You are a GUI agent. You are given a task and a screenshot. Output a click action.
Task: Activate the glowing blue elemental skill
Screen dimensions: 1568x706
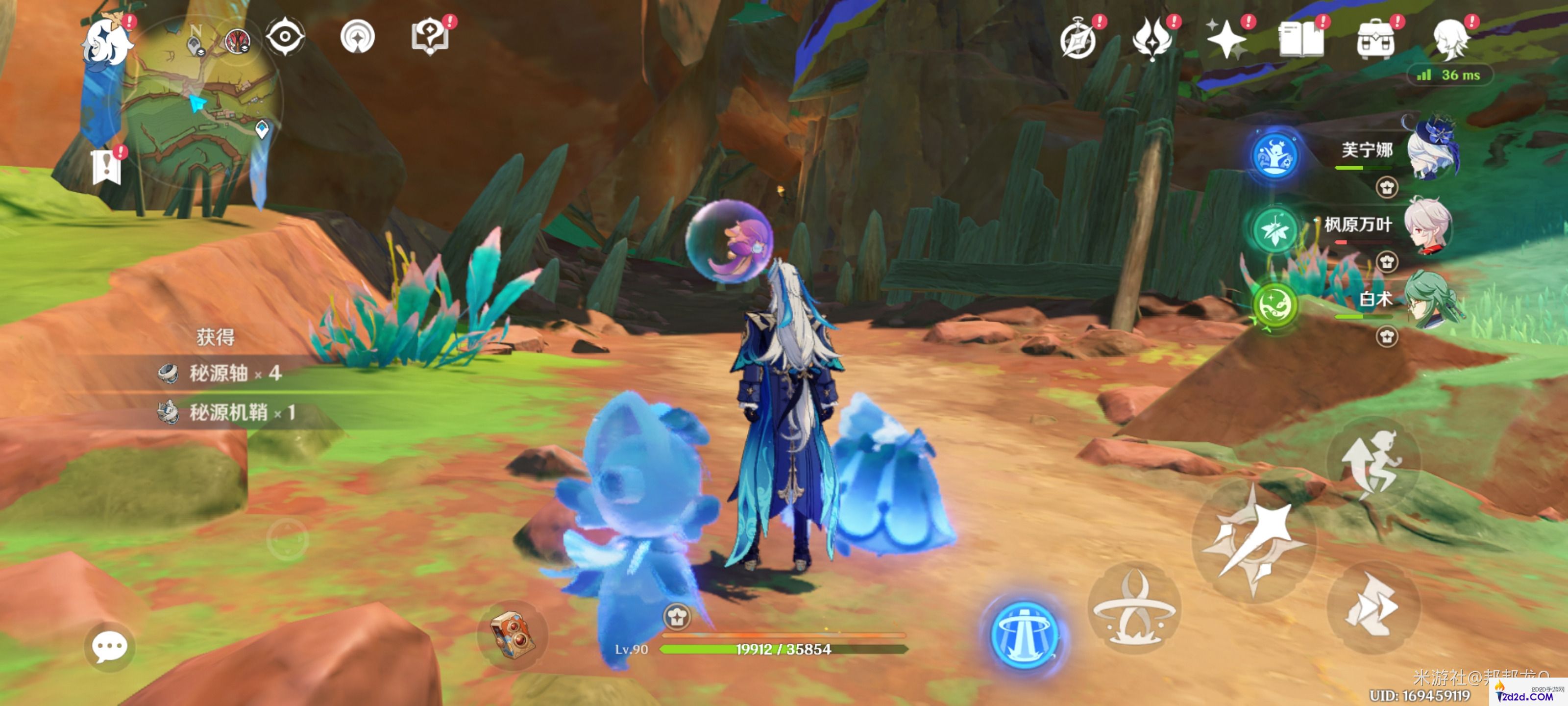(1025, 634)
